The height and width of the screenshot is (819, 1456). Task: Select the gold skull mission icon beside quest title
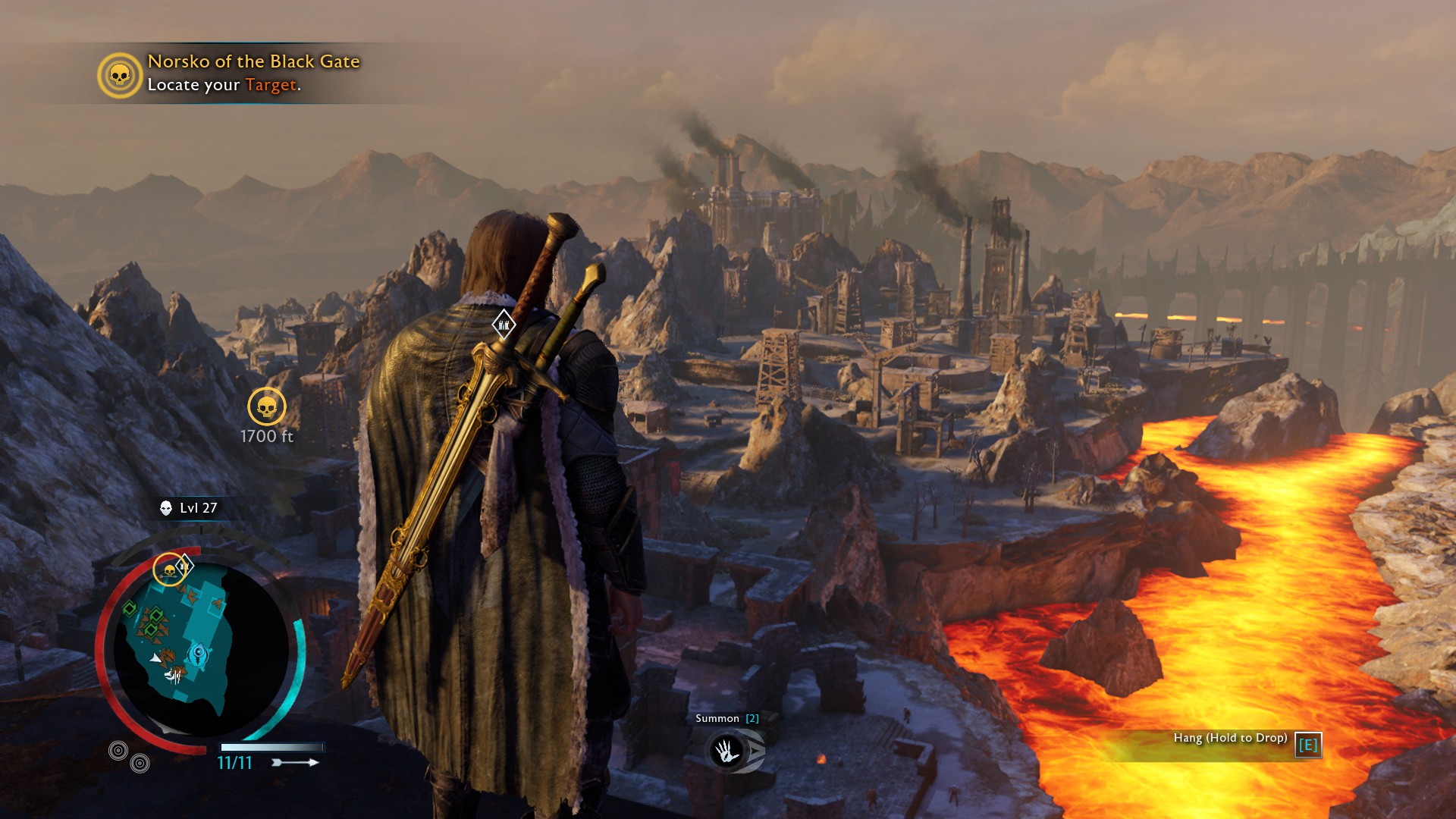[120, 75]
